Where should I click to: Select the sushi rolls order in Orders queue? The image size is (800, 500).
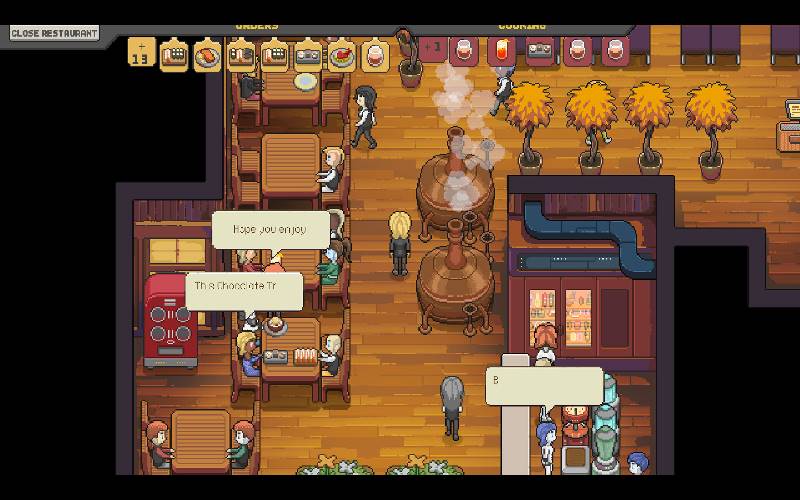coord(308,53)
